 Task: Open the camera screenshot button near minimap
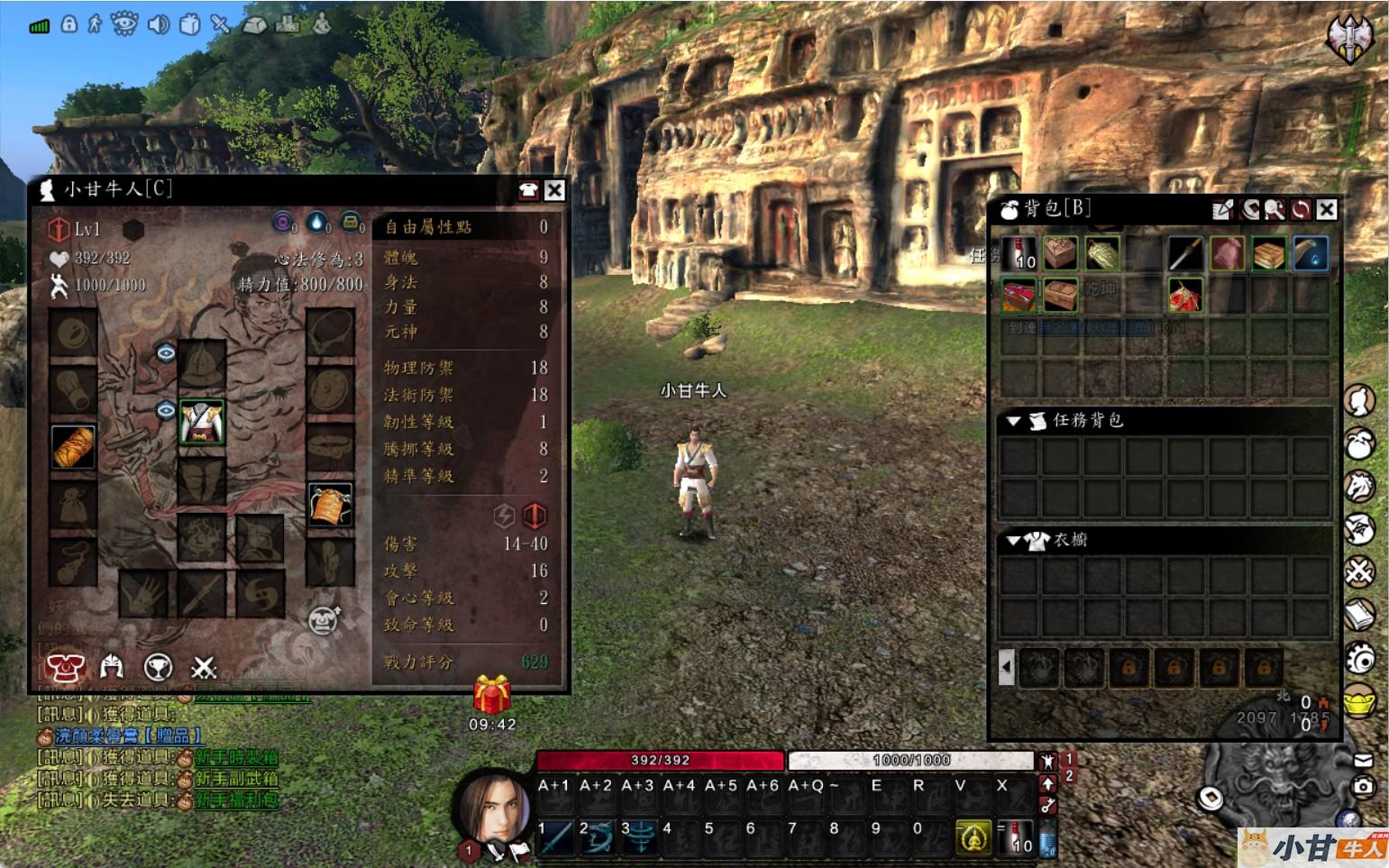[1363, 786]
